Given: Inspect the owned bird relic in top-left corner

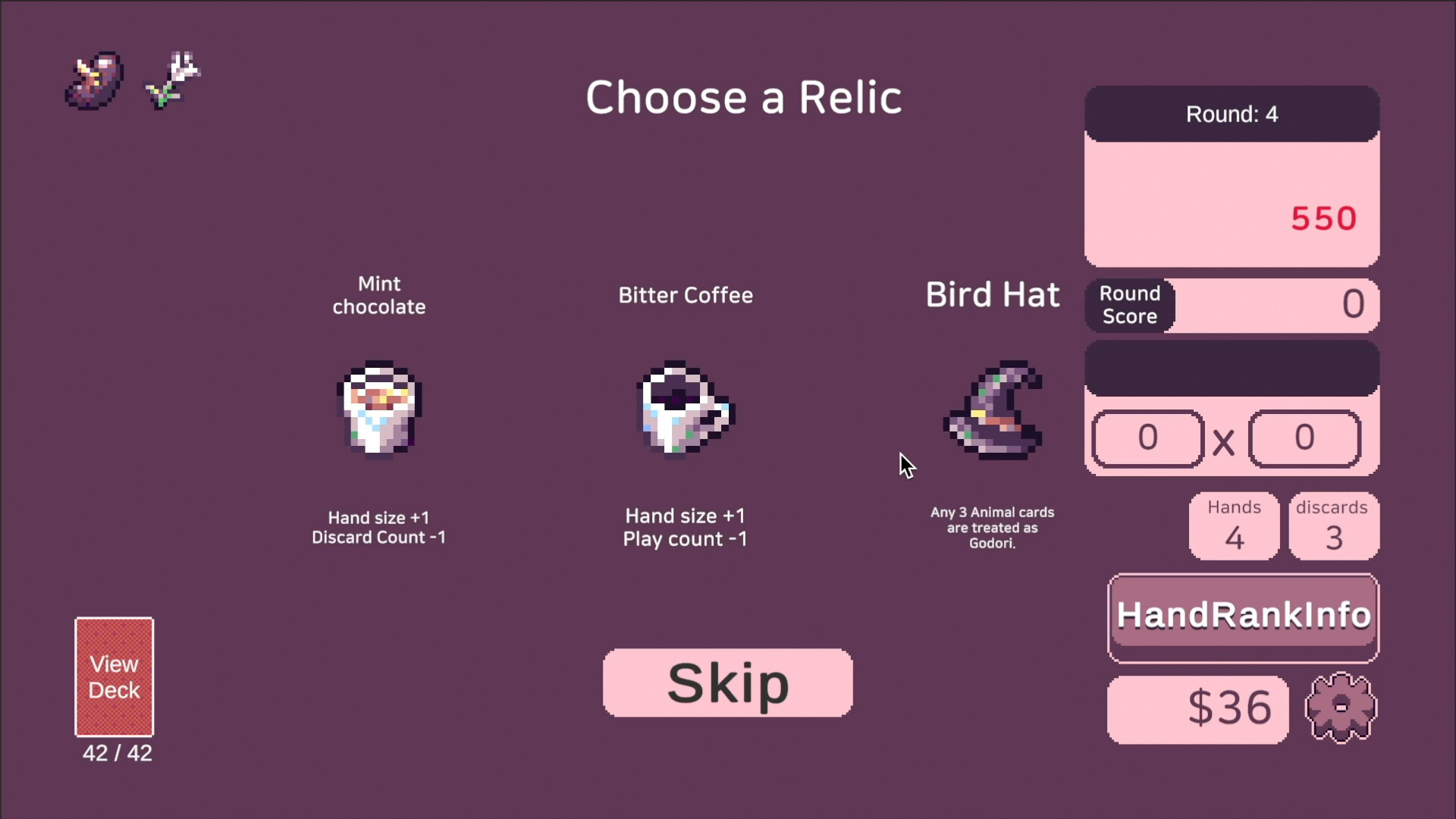Looking at the screenshot, I should [x=93, y=79].
